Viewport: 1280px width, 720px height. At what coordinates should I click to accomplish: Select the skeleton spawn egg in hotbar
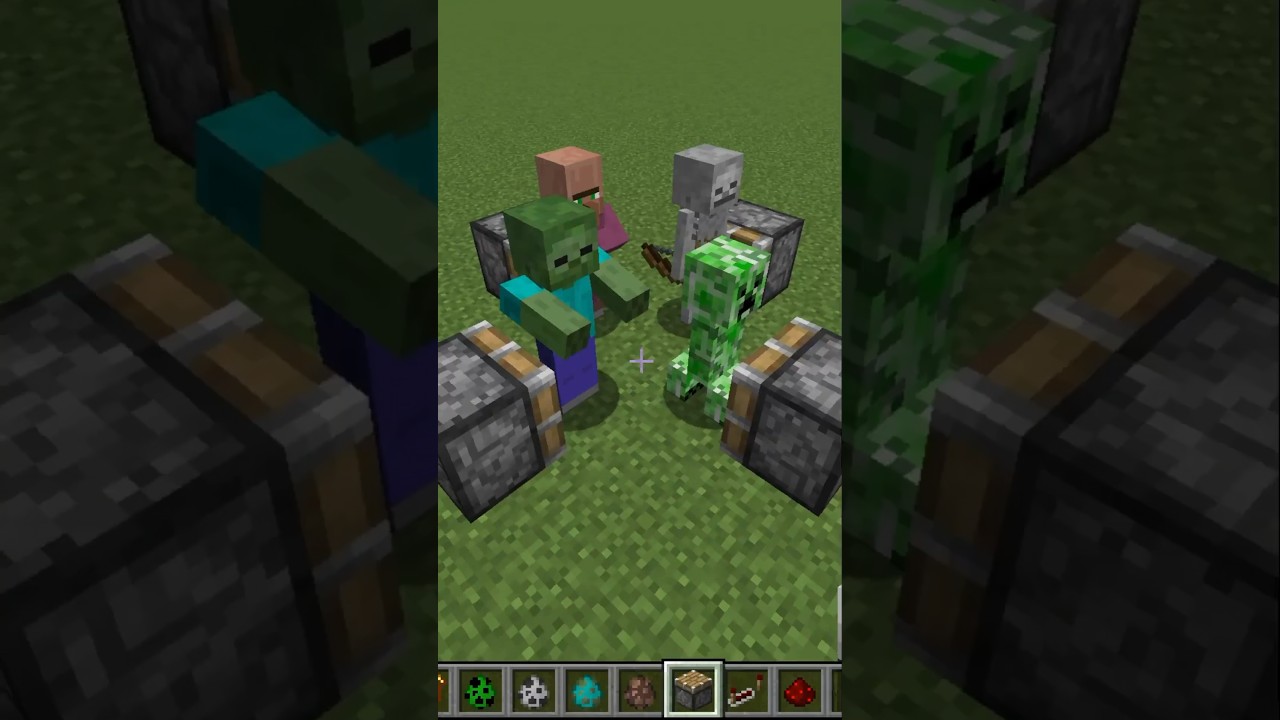point(534,690)
